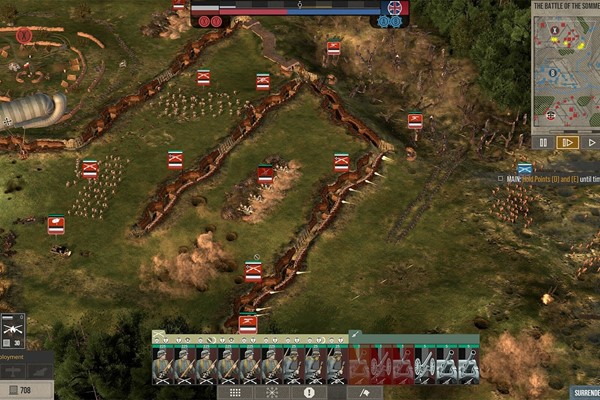The width and height of the screenshot is (600, 400).
Task: Activate the snowflake command button
Action: coord(271,393)
